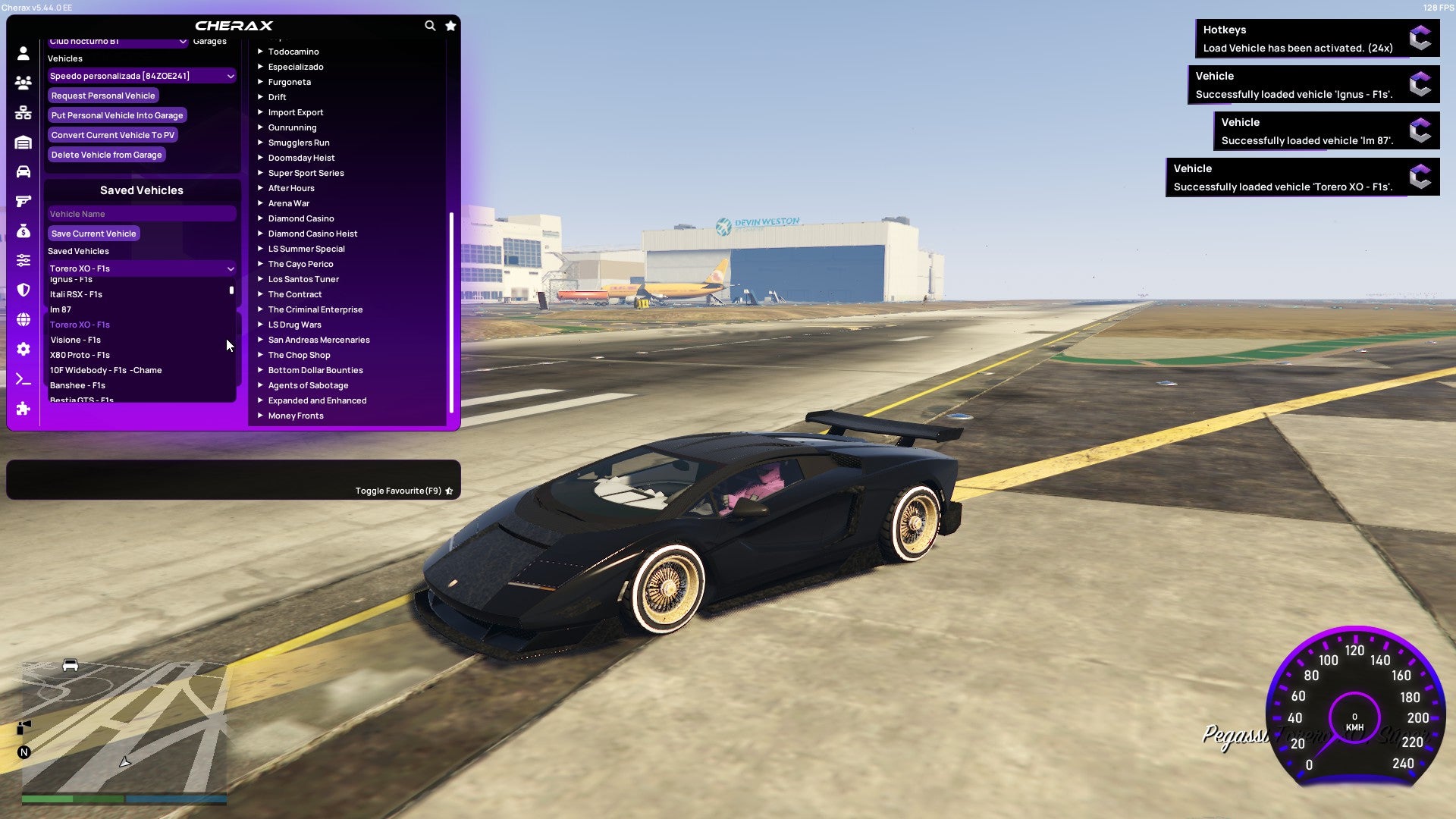This screenshot has height=819, width=1456.
Task: Open the garage panel icon
Action: 23,143
